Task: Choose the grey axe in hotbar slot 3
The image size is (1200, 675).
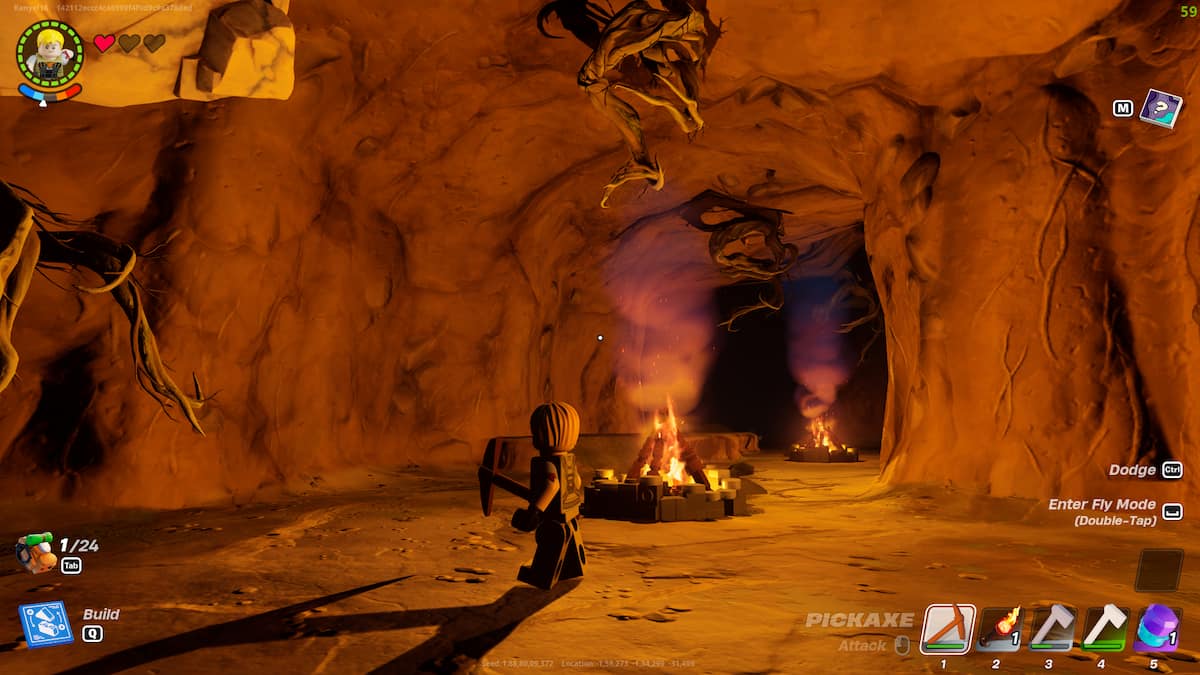Action: tap(1052, 629)
